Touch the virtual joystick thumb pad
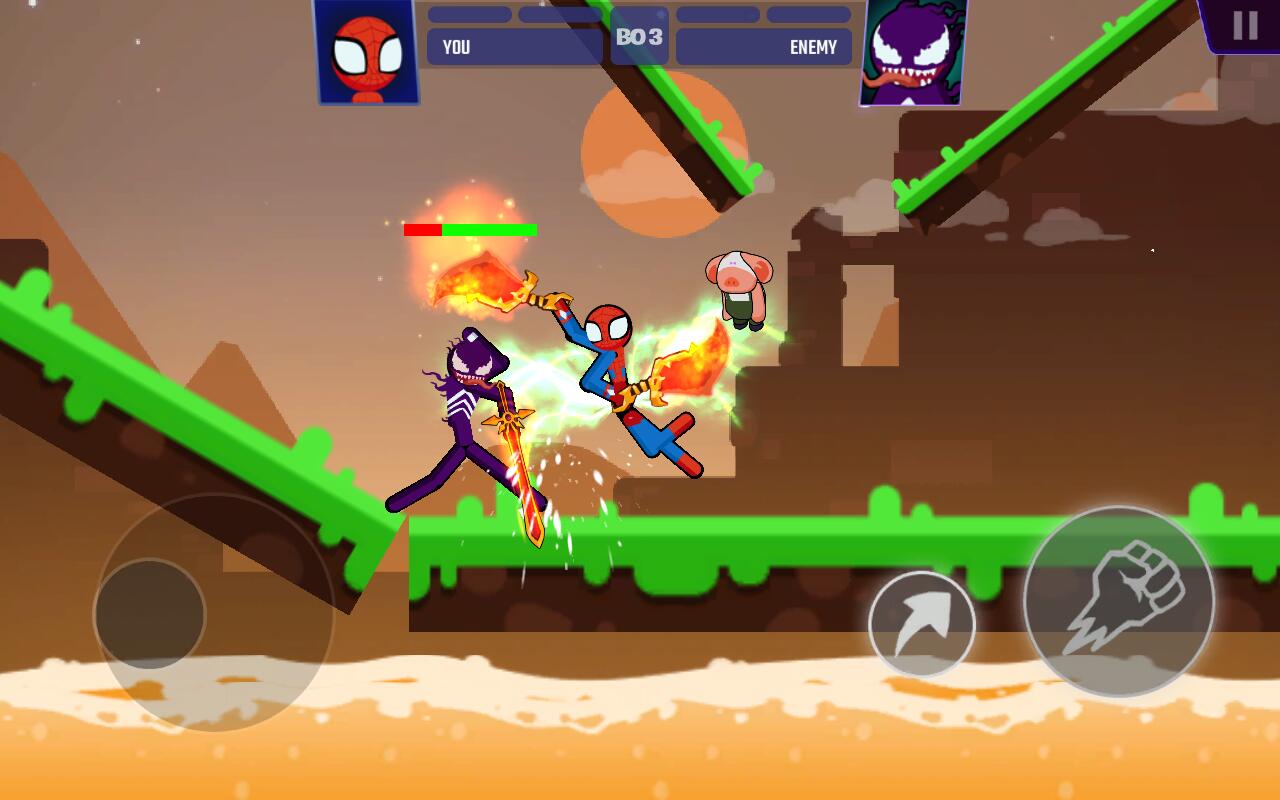 point(150,614)
